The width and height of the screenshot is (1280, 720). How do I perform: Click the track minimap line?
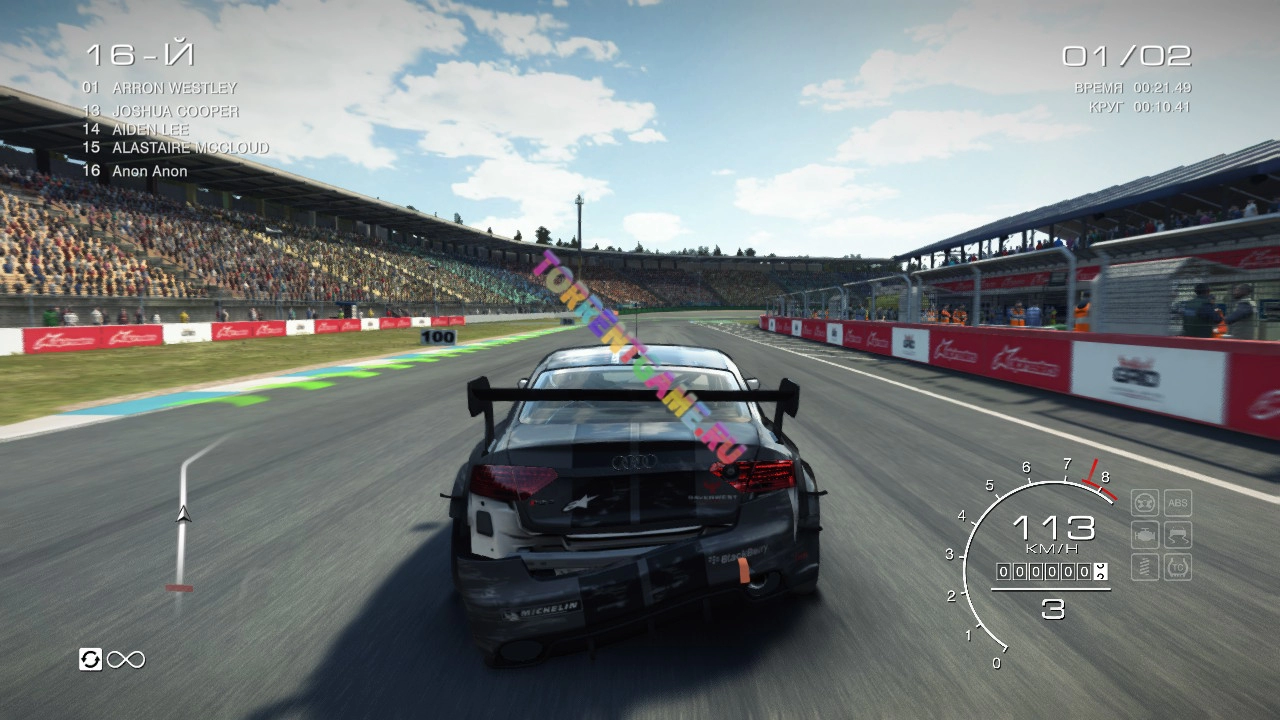click(183, 514)
